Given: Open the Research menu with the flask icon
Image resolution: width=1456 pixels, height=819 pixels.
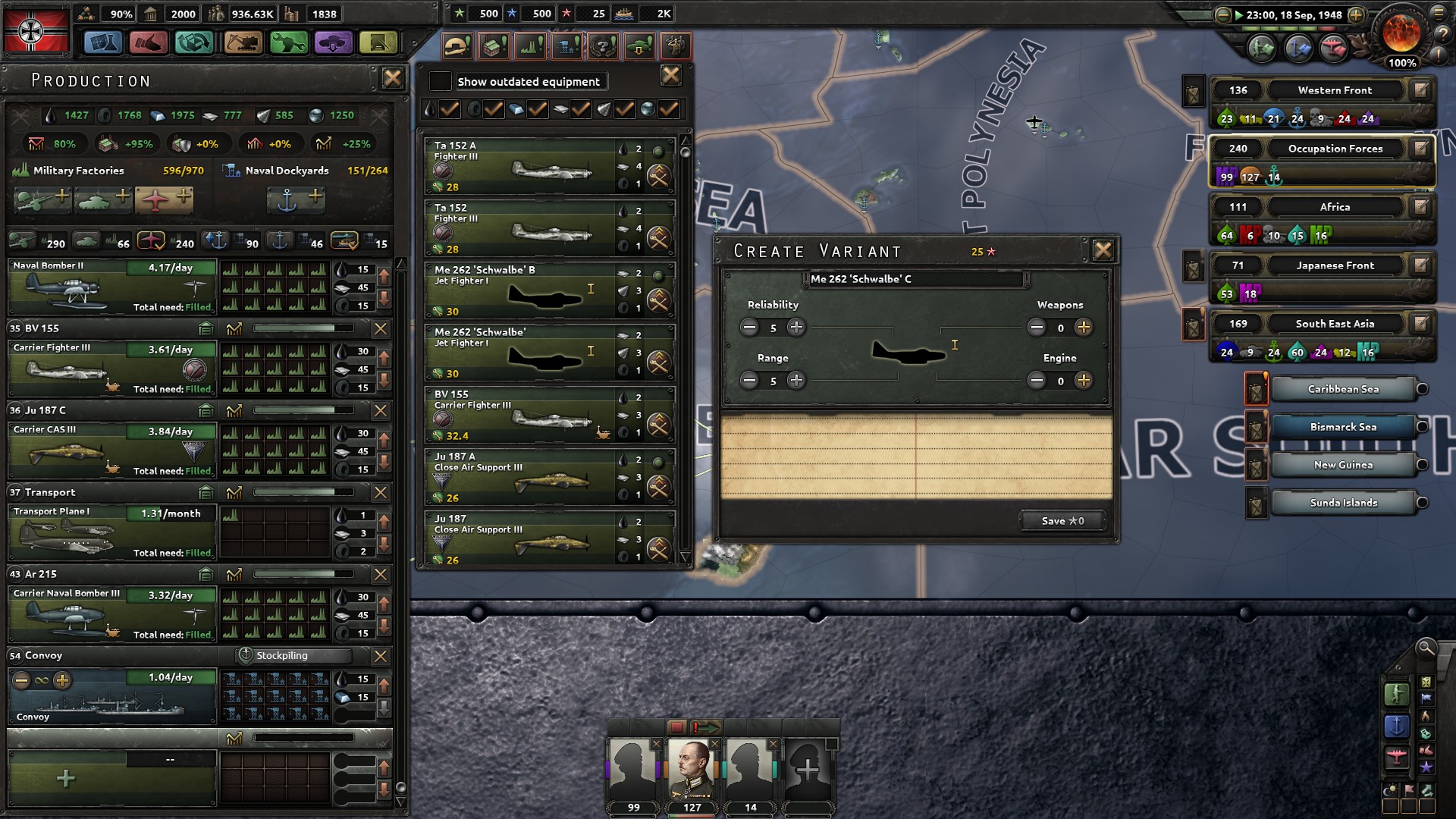Looking at the screenshot, I should (103, 43).
